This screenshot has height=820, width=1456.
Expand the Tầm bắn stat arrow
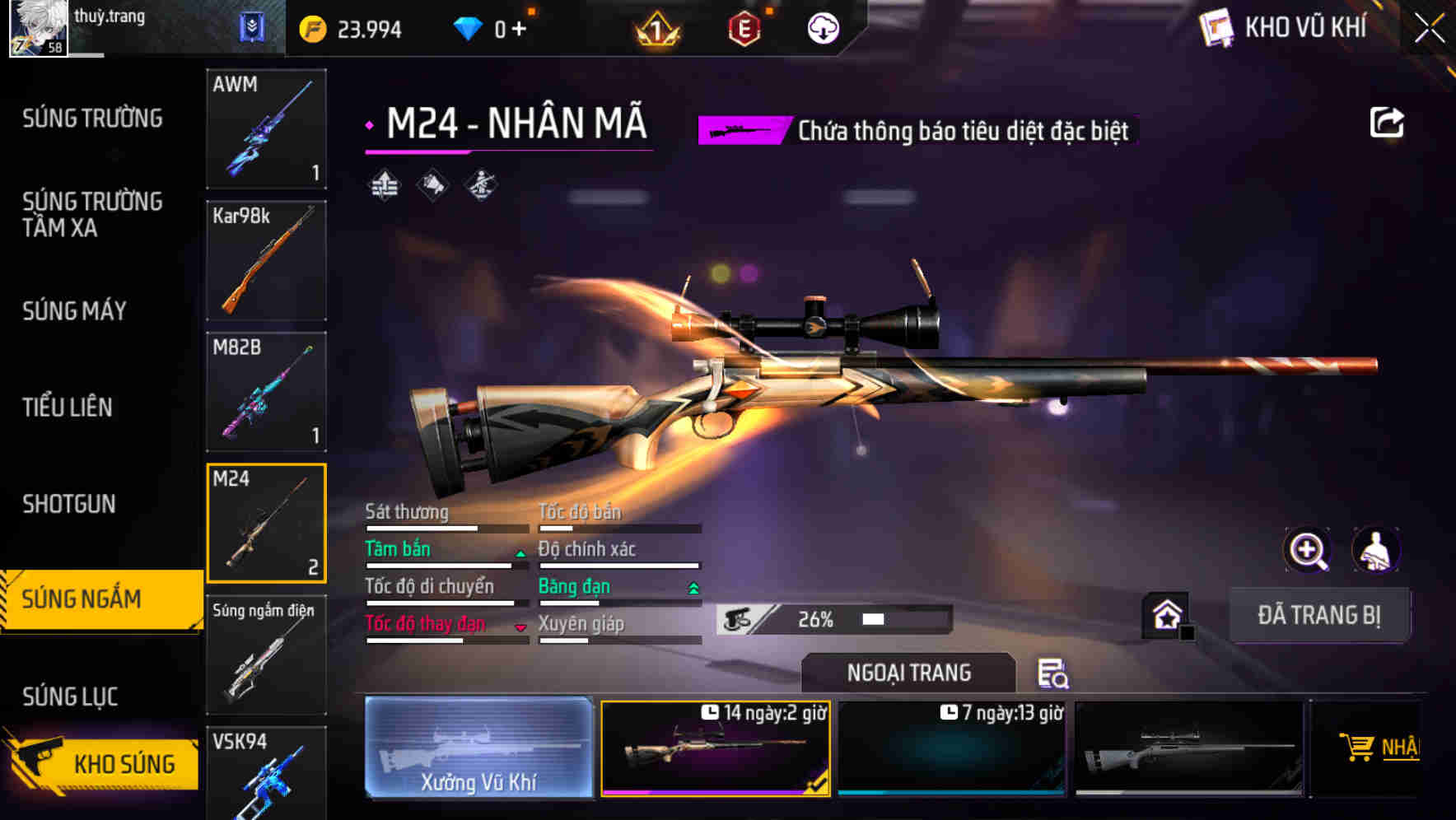tap(520, 555)
